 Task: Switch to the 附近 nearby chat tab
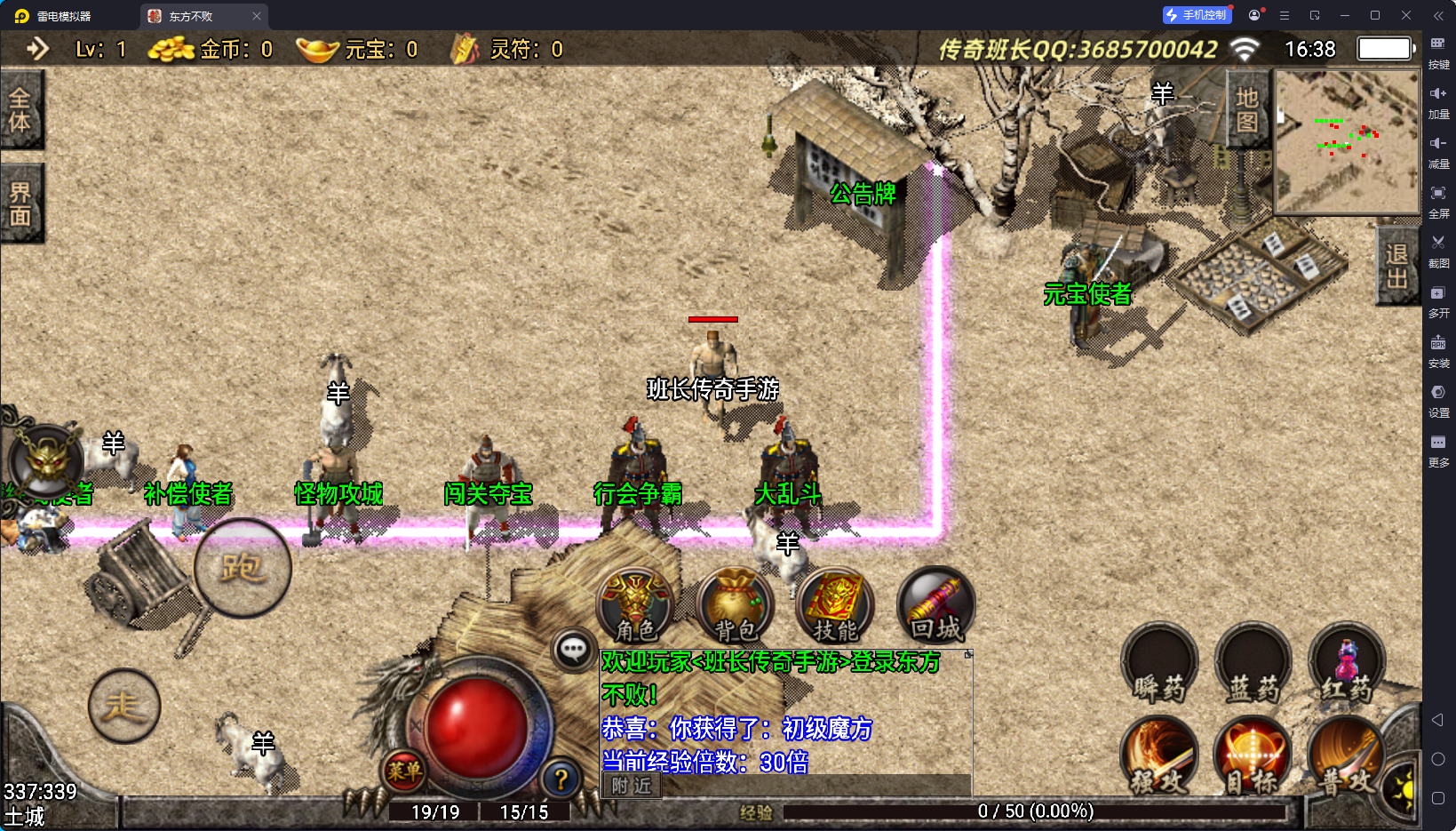[632, 786]
